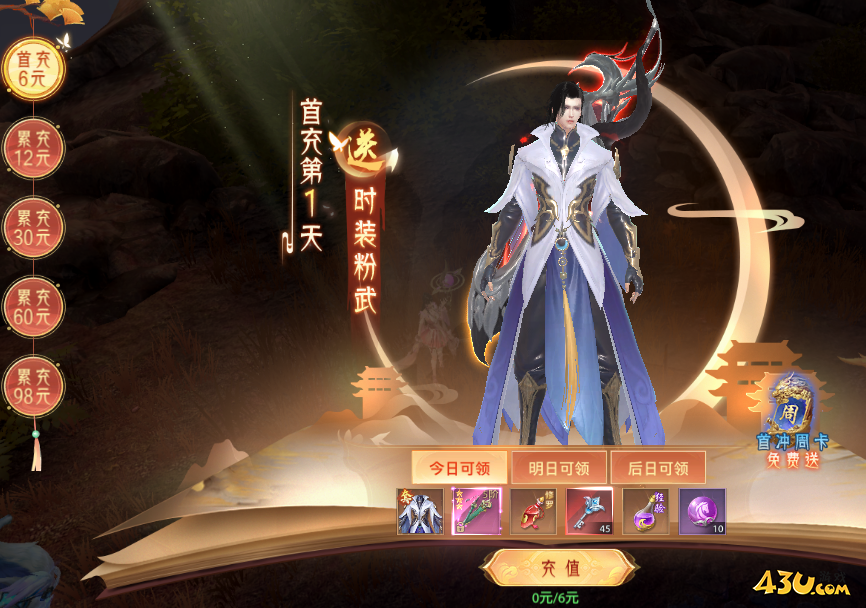Open the 后日可领 rewards tab

coord(657,467)
